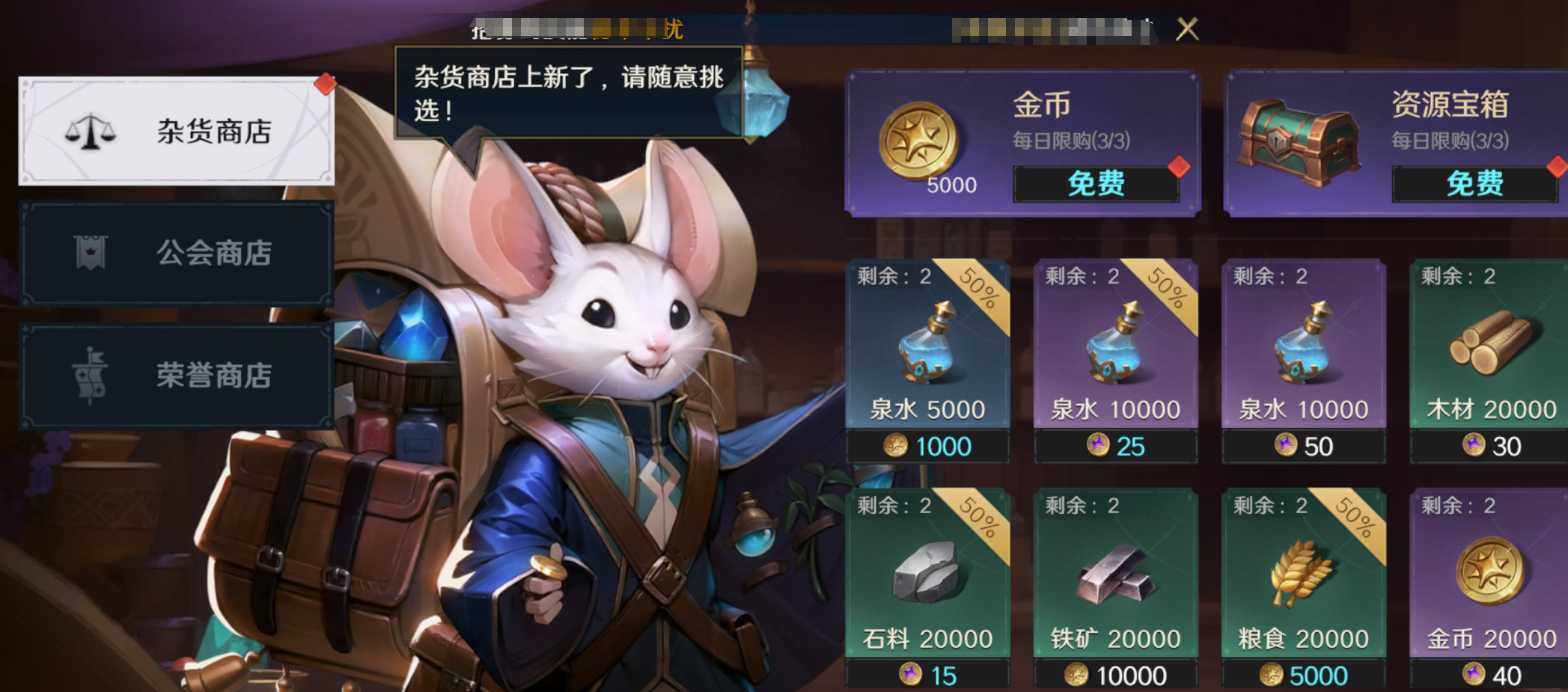Click the 公会商店 guild banner icon
Screen dimensions: 1568x692
92,253
